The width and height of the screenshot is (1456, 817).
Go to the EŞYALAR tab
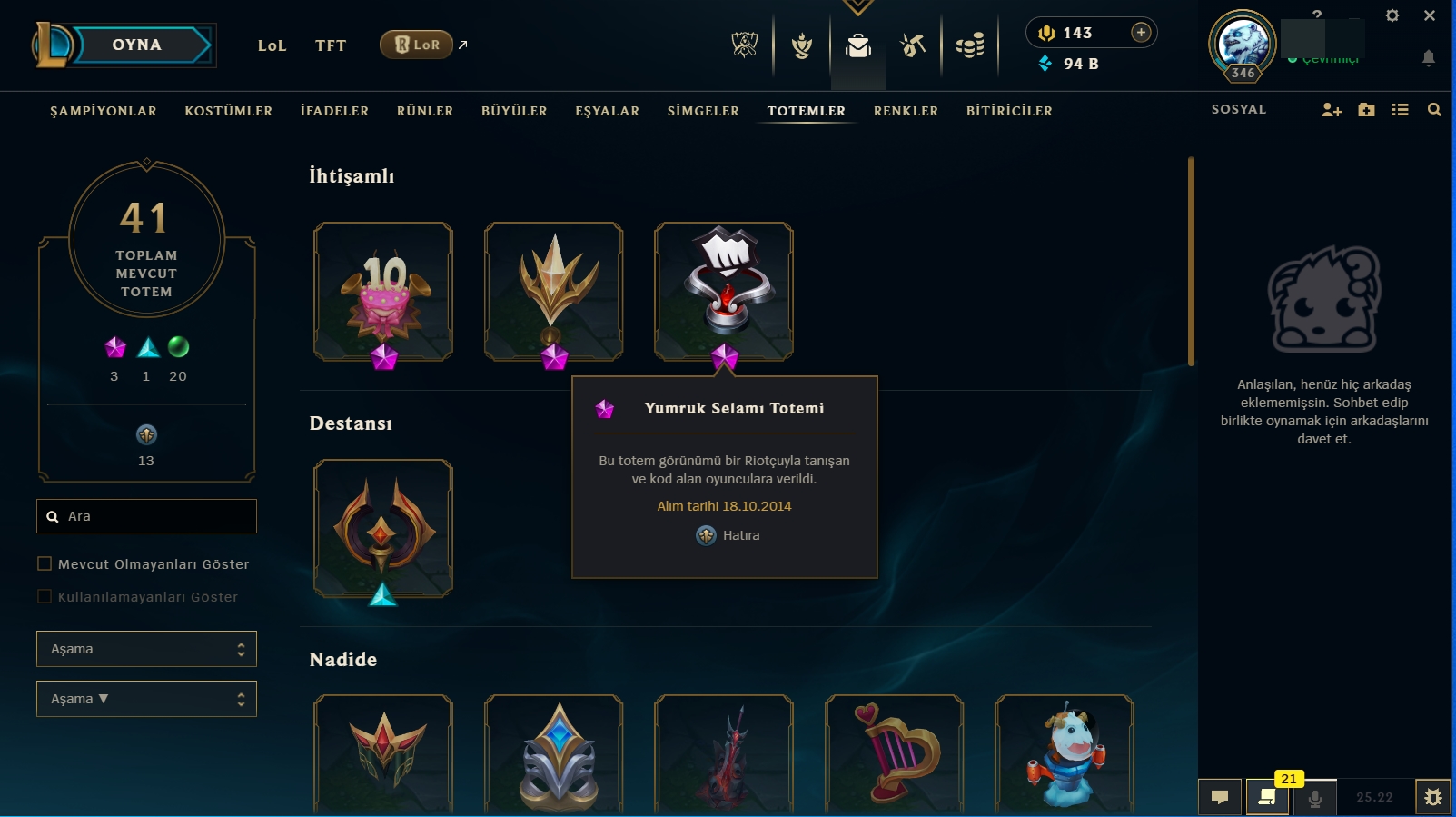coord(608,111)
